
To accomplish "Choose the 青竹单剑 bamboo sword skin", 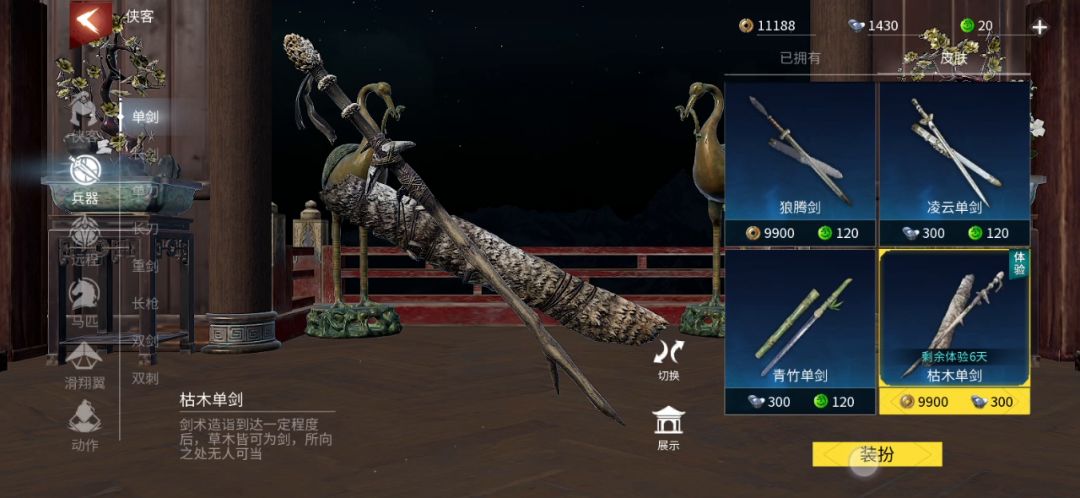I will coord(800,331).
